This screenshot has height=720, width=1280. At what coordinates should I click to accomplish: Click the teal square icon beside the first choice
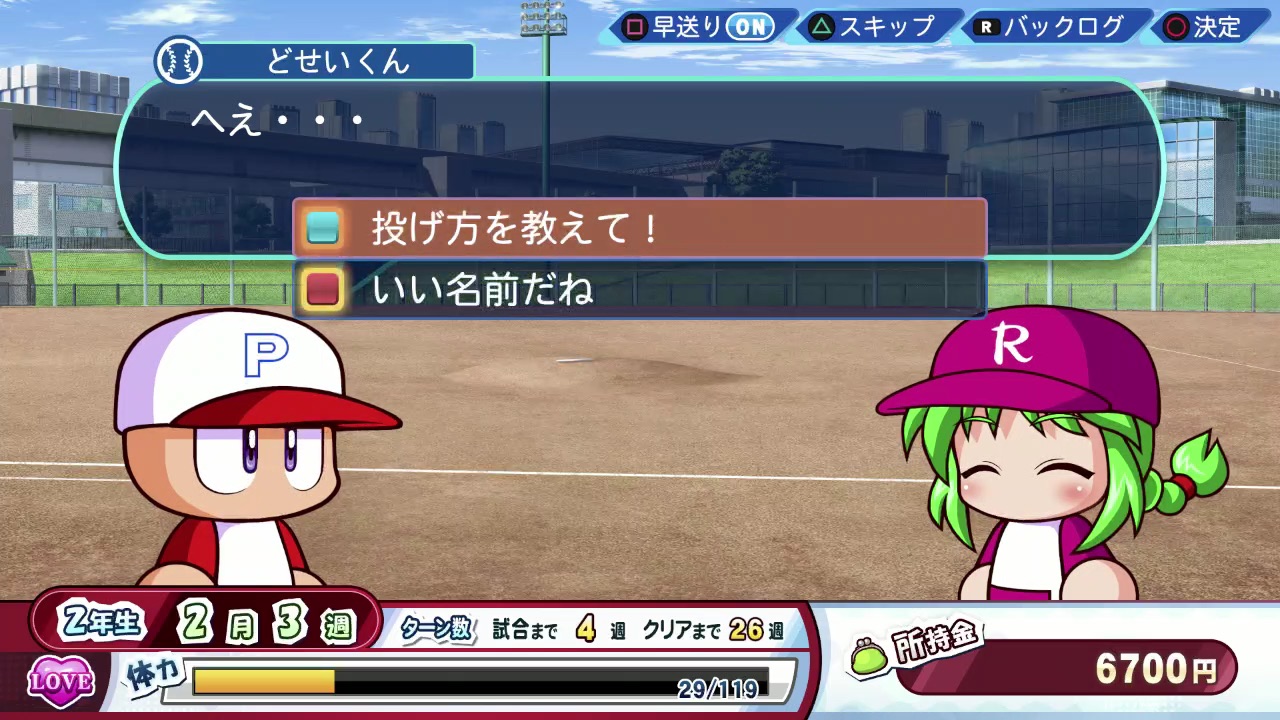pyautogui.click(x=322, y=228)
